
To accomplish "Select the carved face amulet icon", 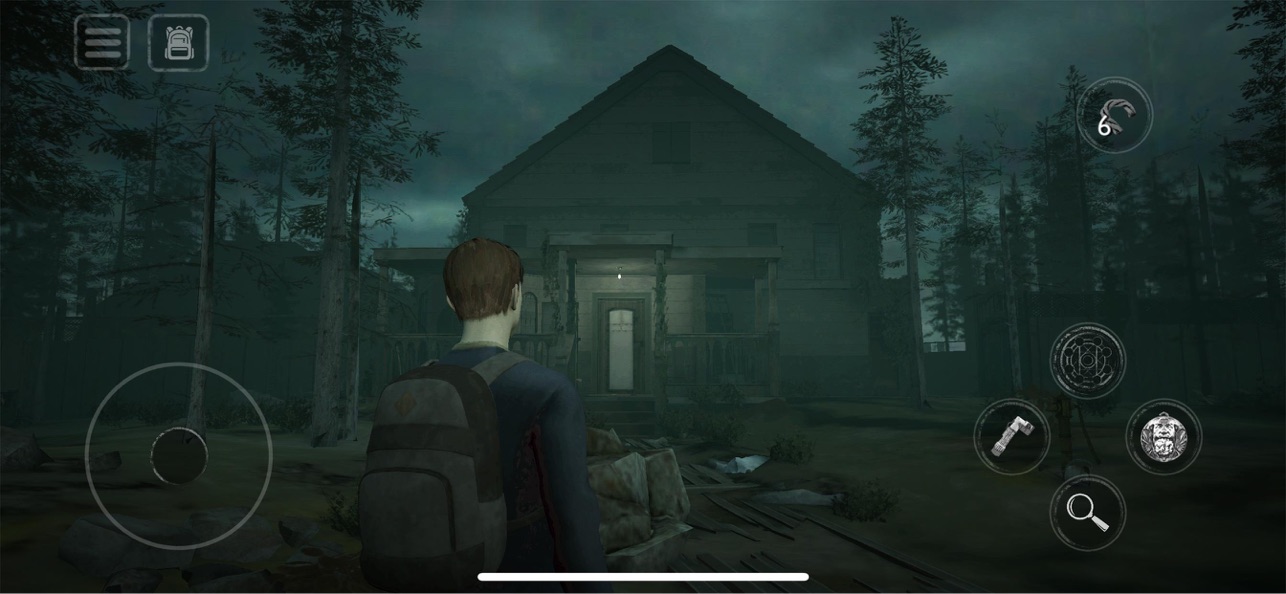I will pyautogui.click(x=1163, y=436).
